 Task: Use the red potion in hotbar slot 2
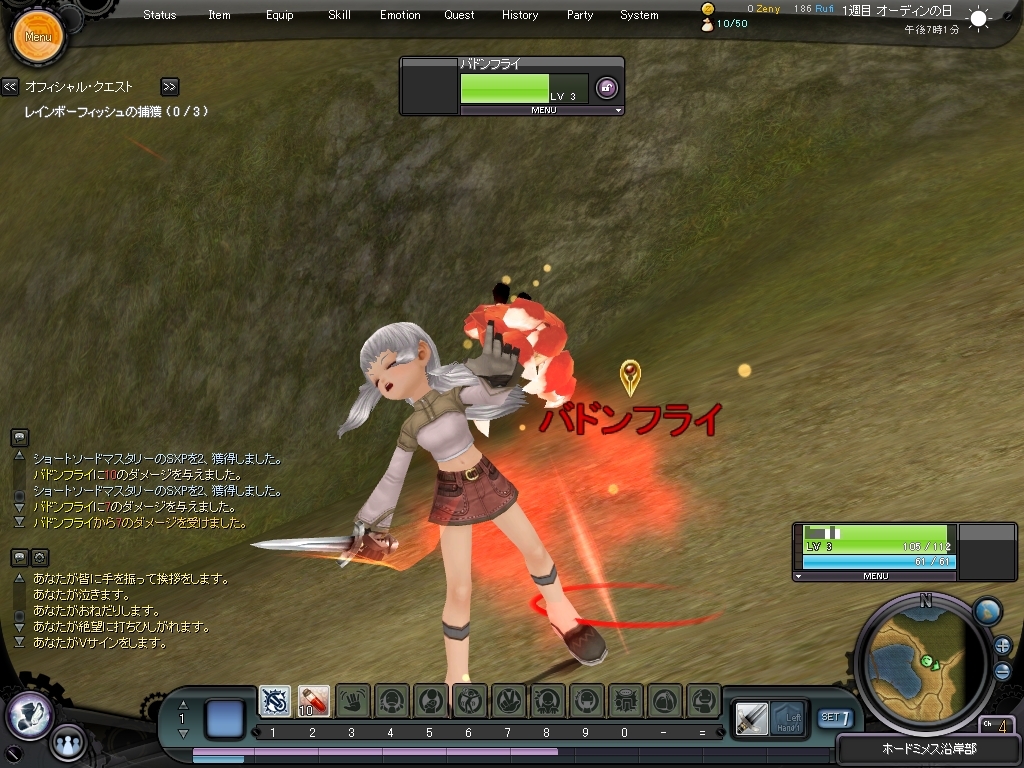[314, 701]
